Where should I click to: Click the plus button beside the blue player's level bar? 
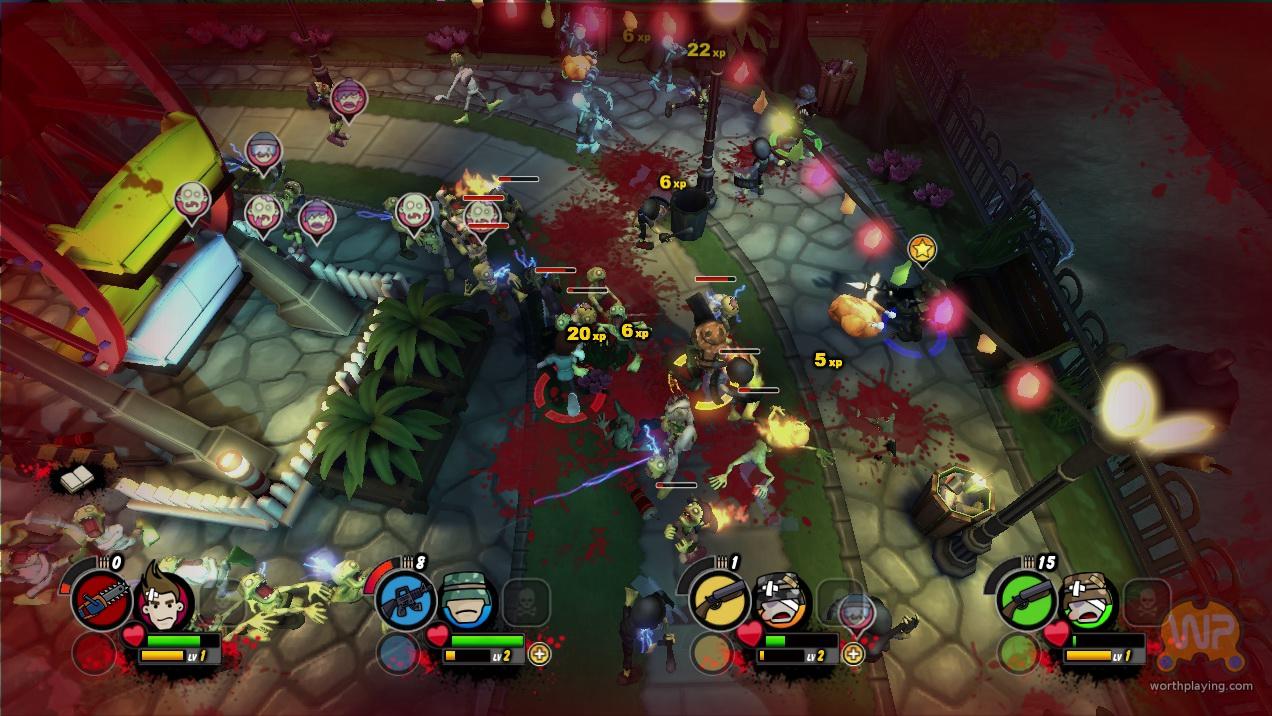pos(540,655)
